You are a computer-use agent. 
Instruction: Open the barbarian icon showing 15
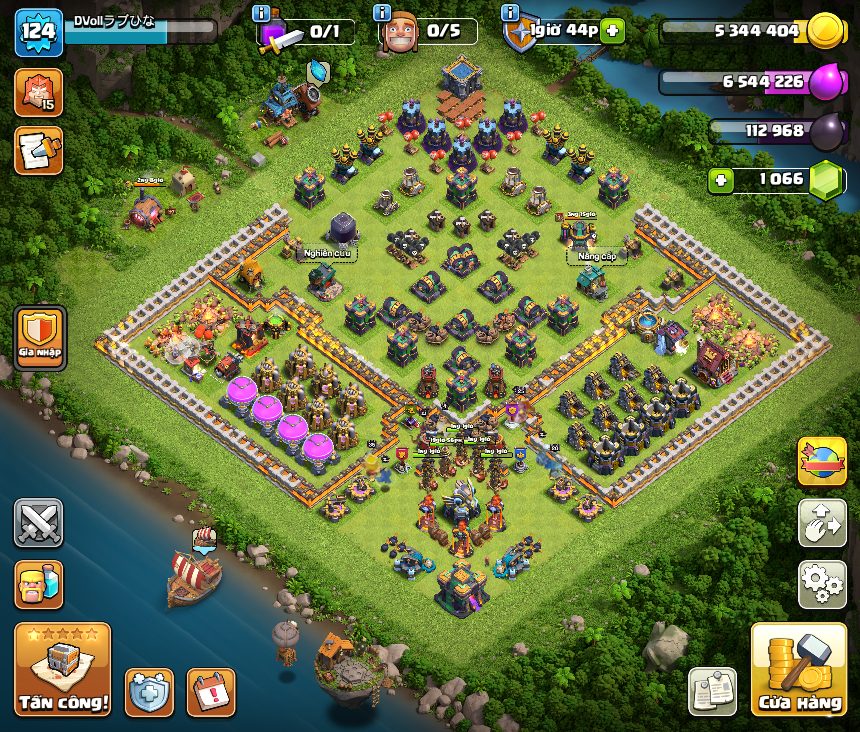[x=39, y=92]
